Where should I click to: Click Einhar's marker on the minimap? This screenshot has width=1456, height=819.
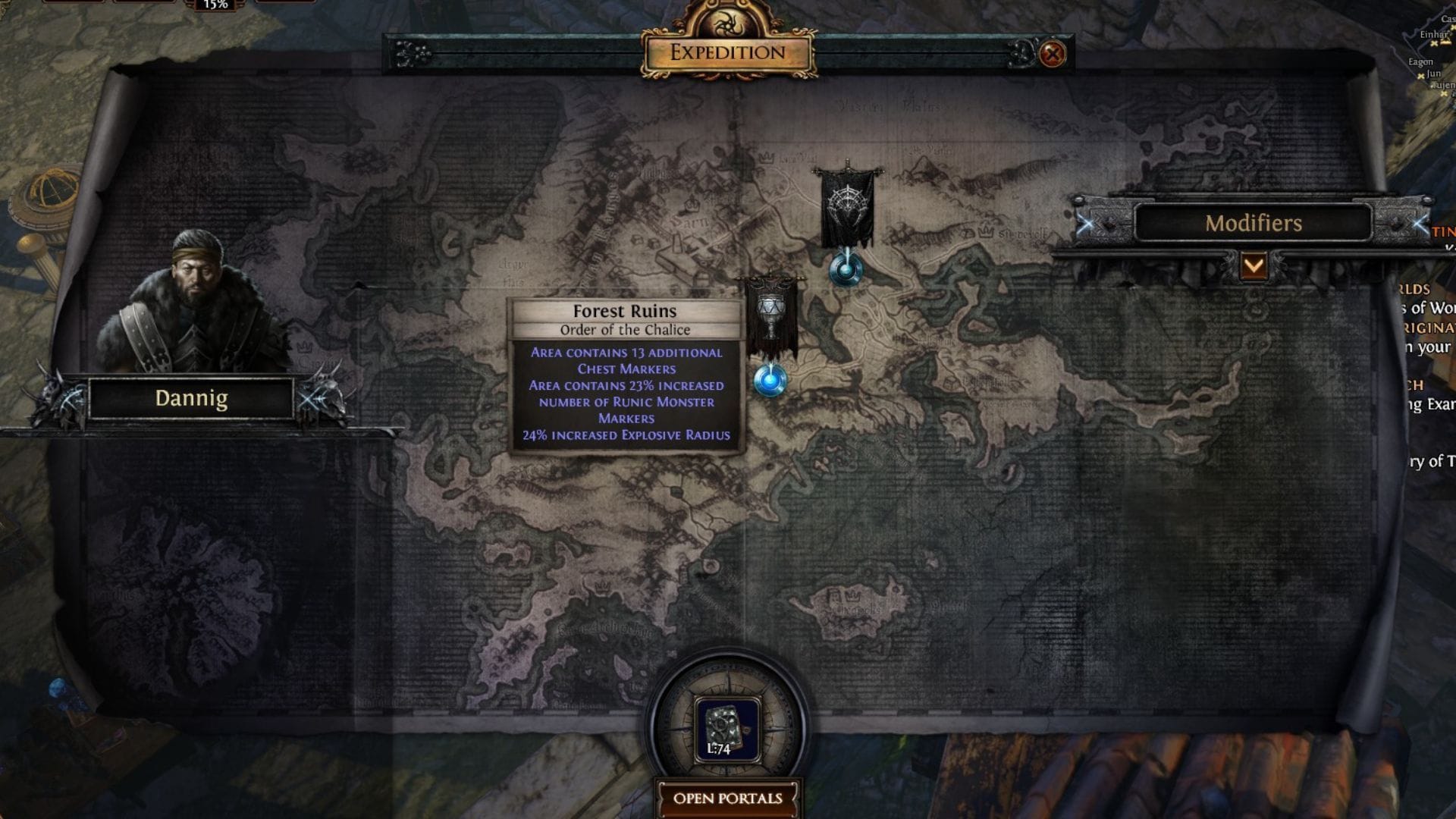coord(1434,43)
